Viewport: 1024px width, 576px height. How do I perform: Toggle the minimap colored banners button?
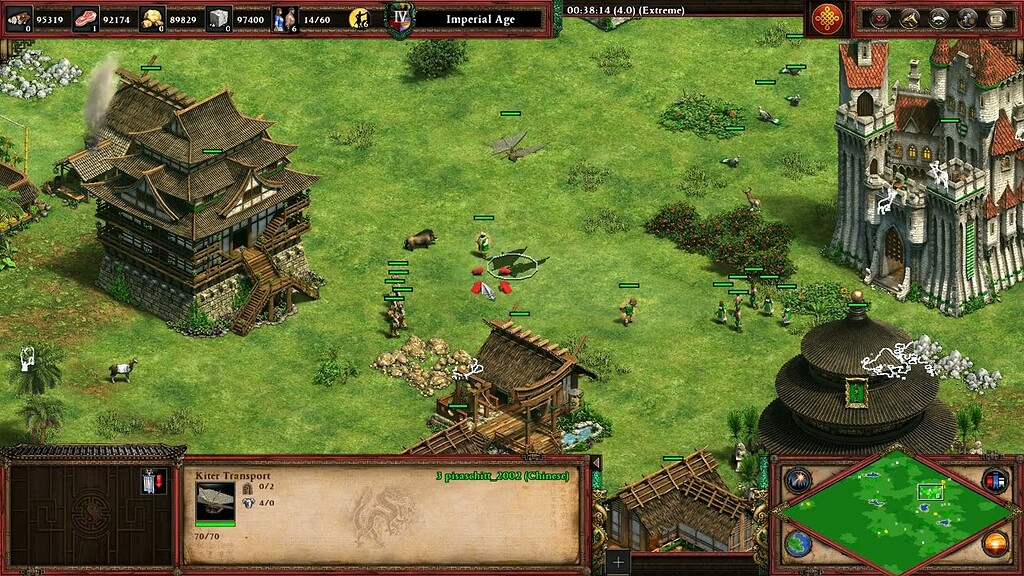tap(994, 480)
